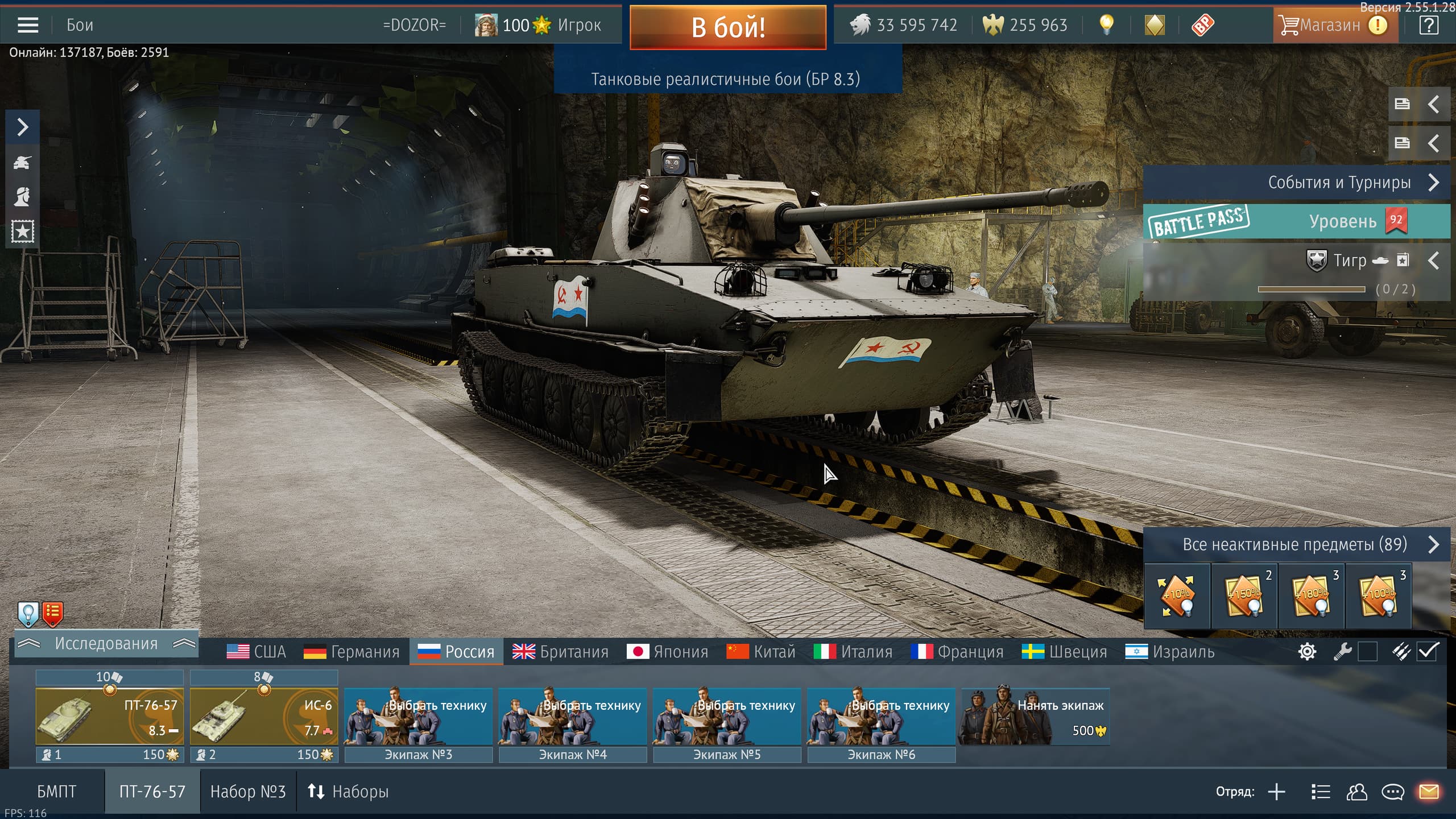Open the orange mail envelope
The width and height of the screenshot is (1456, 819).
tap(1429, 792)
